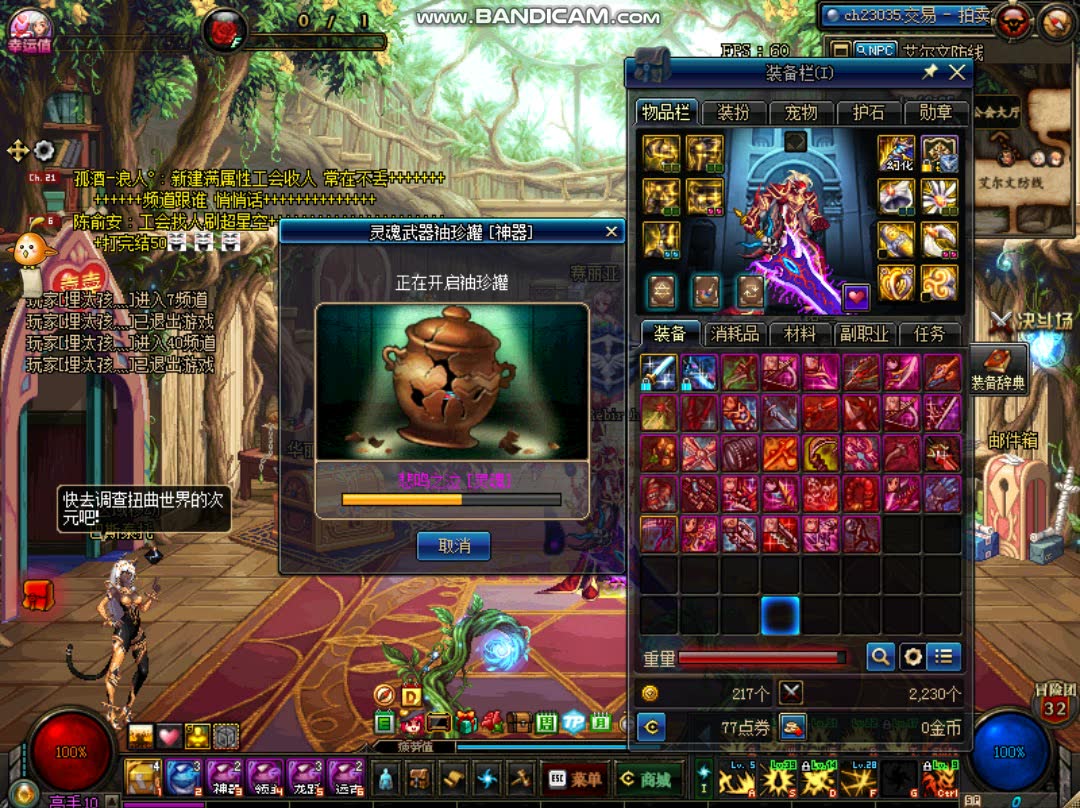This screenshot has height=808, width=1080.
Task: Close the 灵魂武器袖珍罐 dialog
Action: click(x=612, y=232)
